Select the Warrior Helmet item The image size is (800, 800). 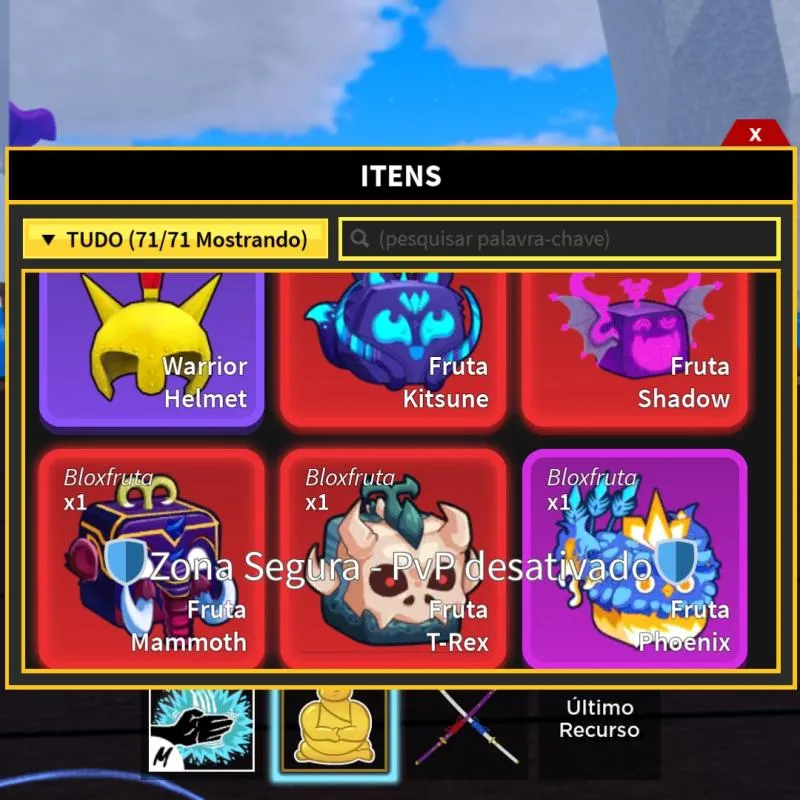[152, 350]
